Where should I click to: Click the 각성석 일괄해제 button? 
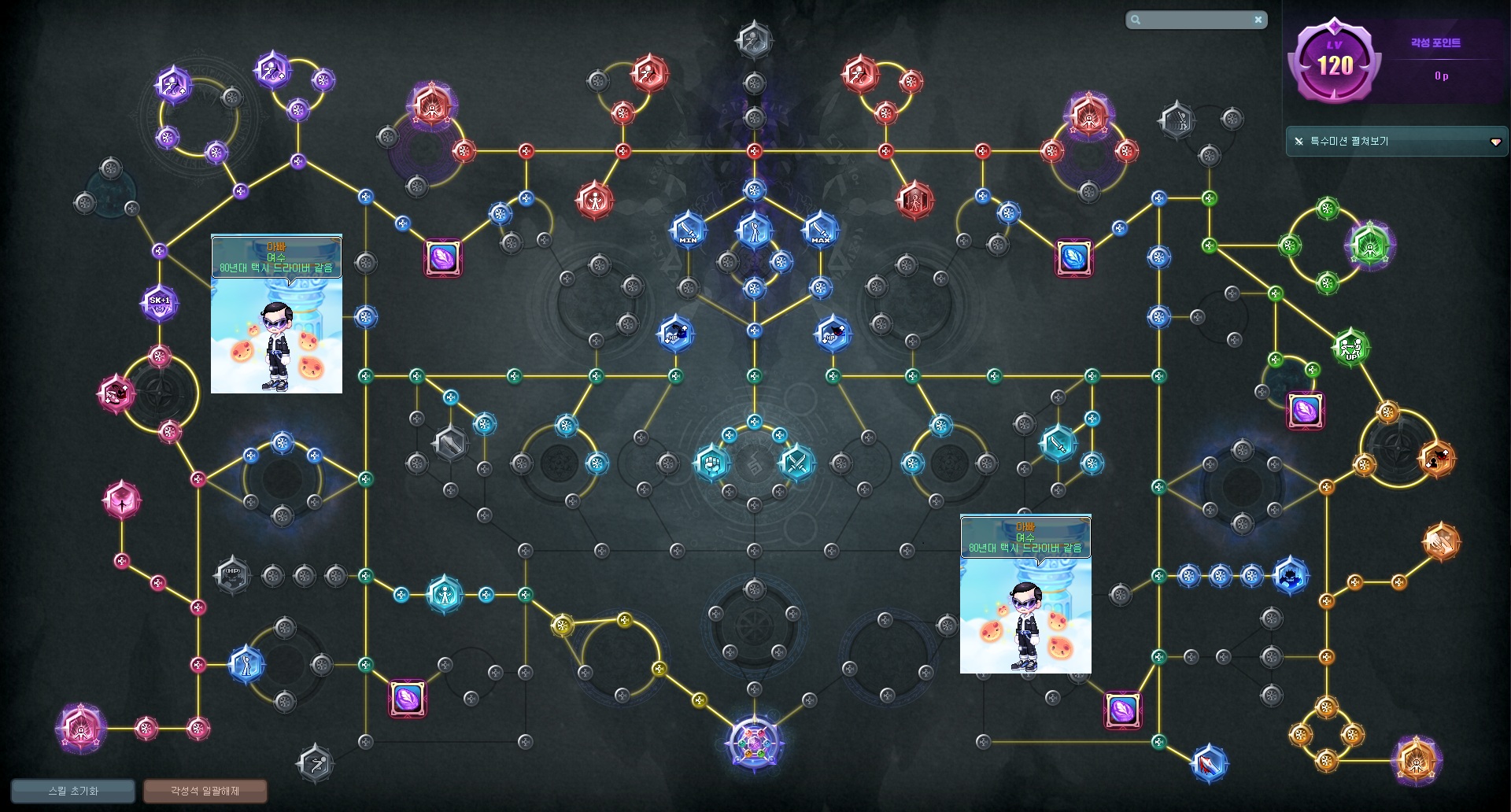[205, 791]
